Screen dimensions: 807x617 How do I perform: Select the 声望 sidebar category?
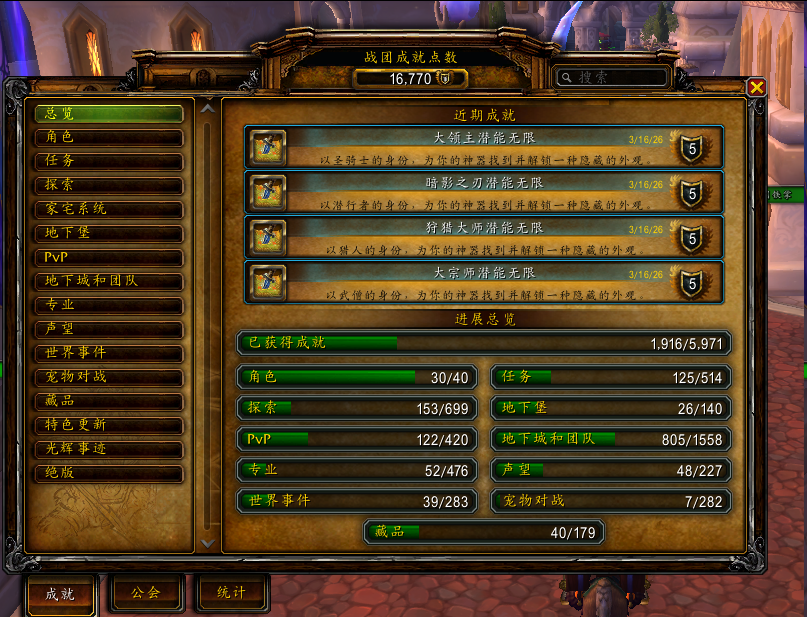[x=109, y=329]
